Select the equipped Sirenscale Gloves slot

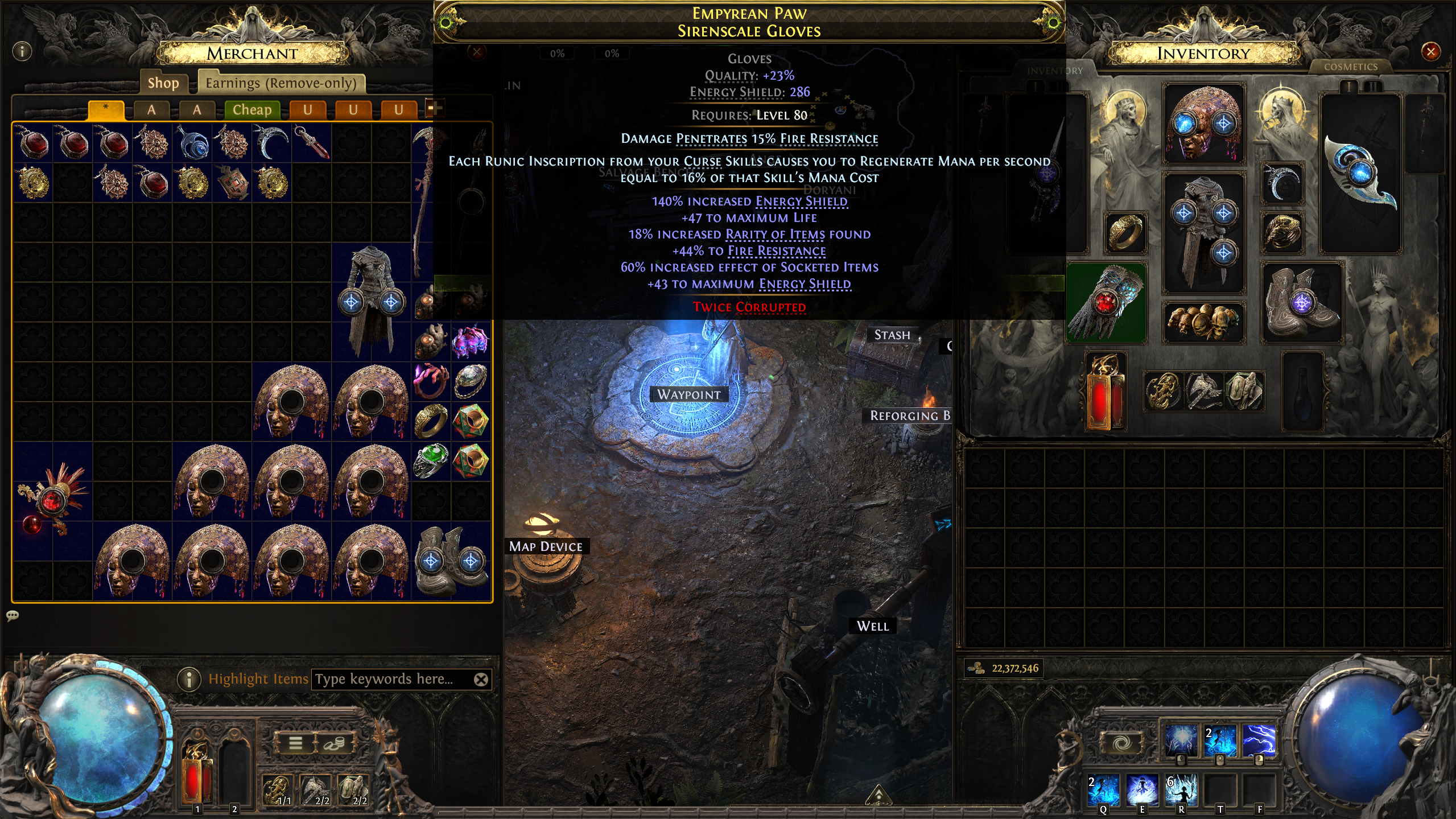point(1105,303)
